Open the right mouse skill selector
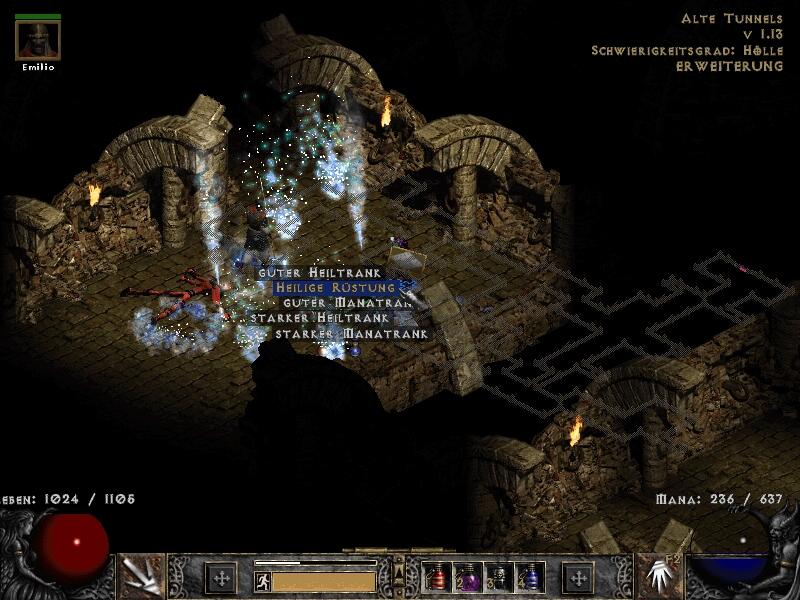 [x=659, y=576]
